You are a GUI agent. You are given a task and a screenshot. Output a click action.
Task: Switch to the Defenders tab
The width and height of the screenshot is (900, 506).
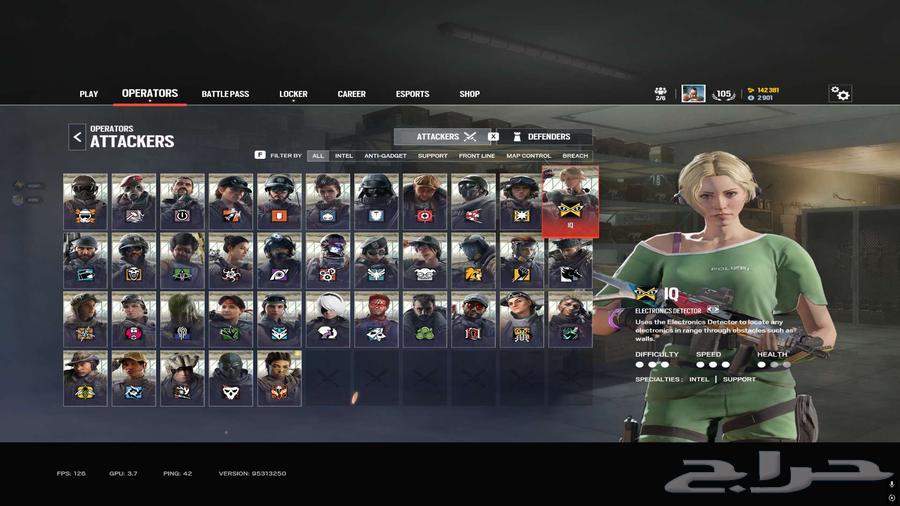pyautogui.click(x=547, y=137)
